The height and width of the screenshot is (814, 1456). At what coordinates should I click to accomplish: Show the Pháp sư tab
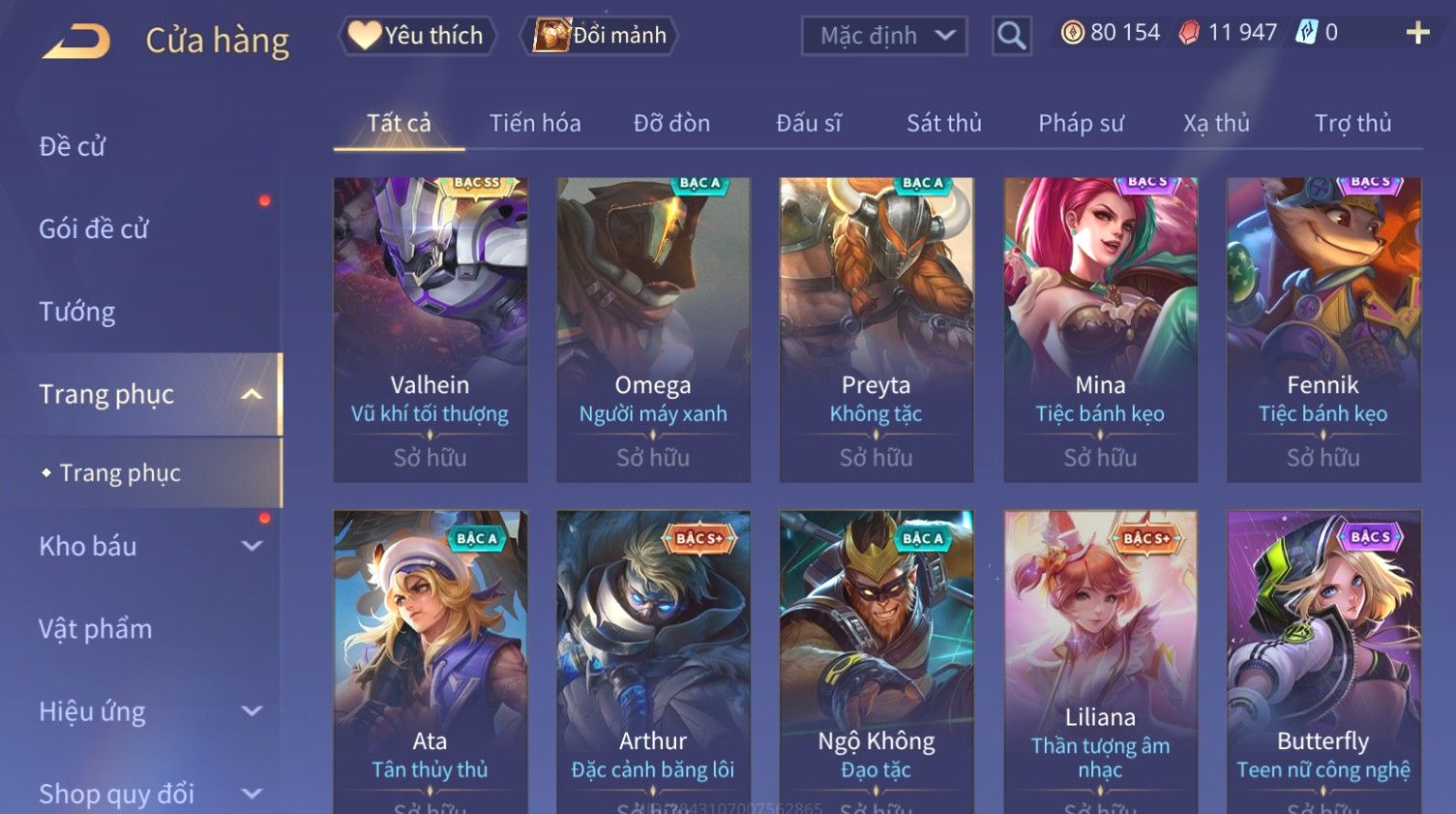tap(1081, 123)
